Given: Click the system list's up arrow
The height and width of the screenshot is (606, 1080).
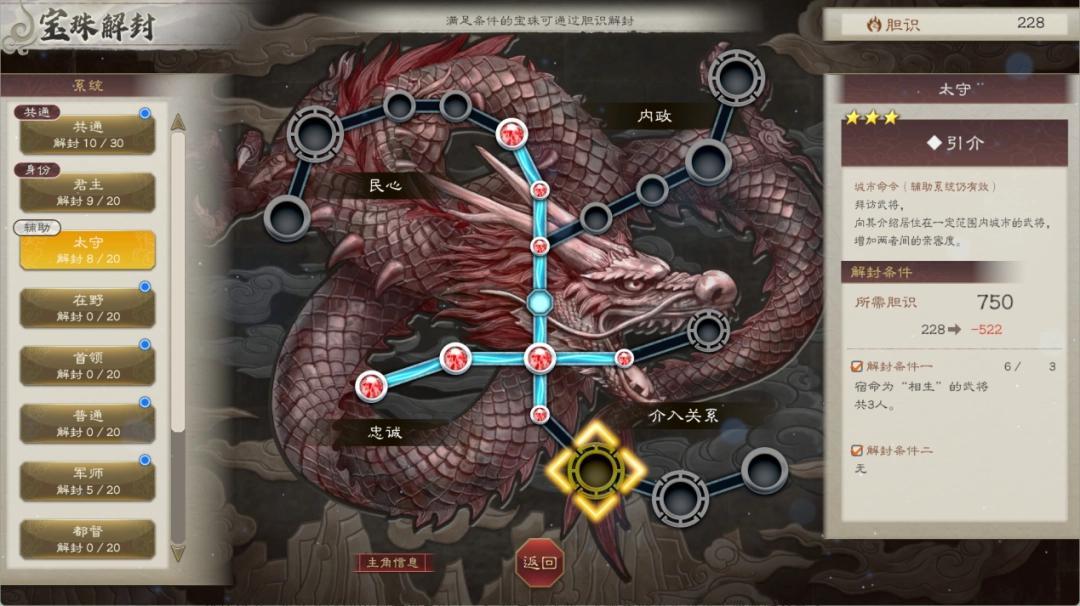Looking at the screenshot, I should point(178,122).
